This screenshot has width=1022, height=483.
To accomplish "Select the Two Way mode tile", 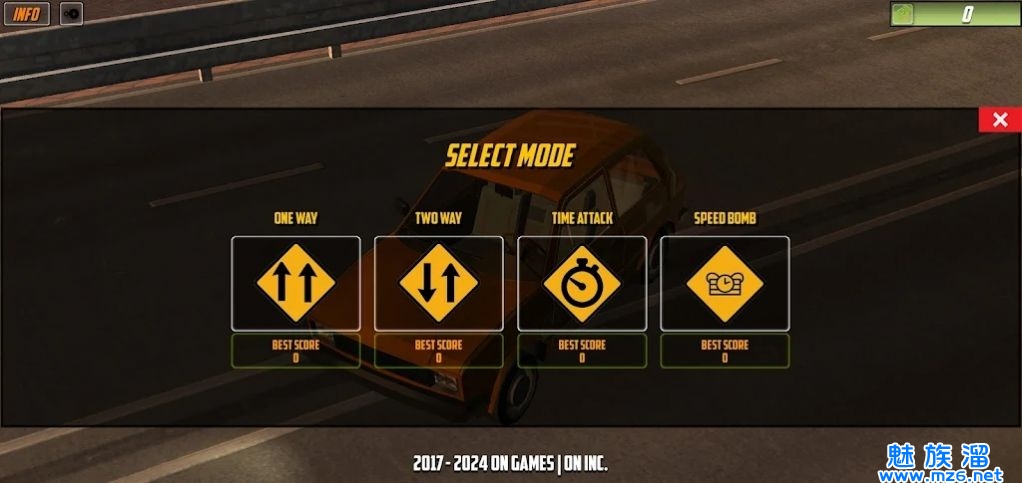I will coord(438,283).
